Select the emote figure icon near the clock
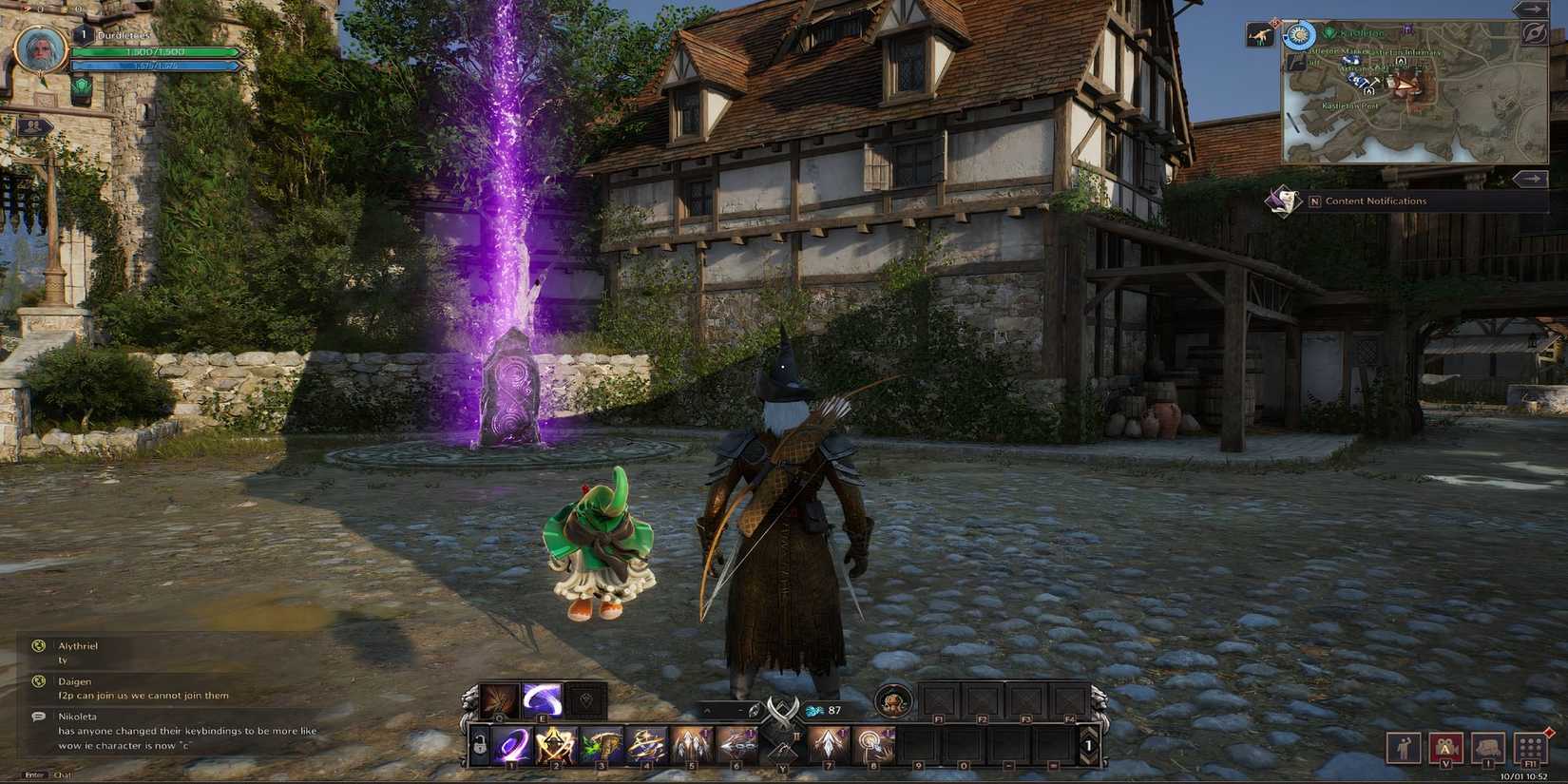Viewport: 1568px width, 784px height. pos(1404,748)
